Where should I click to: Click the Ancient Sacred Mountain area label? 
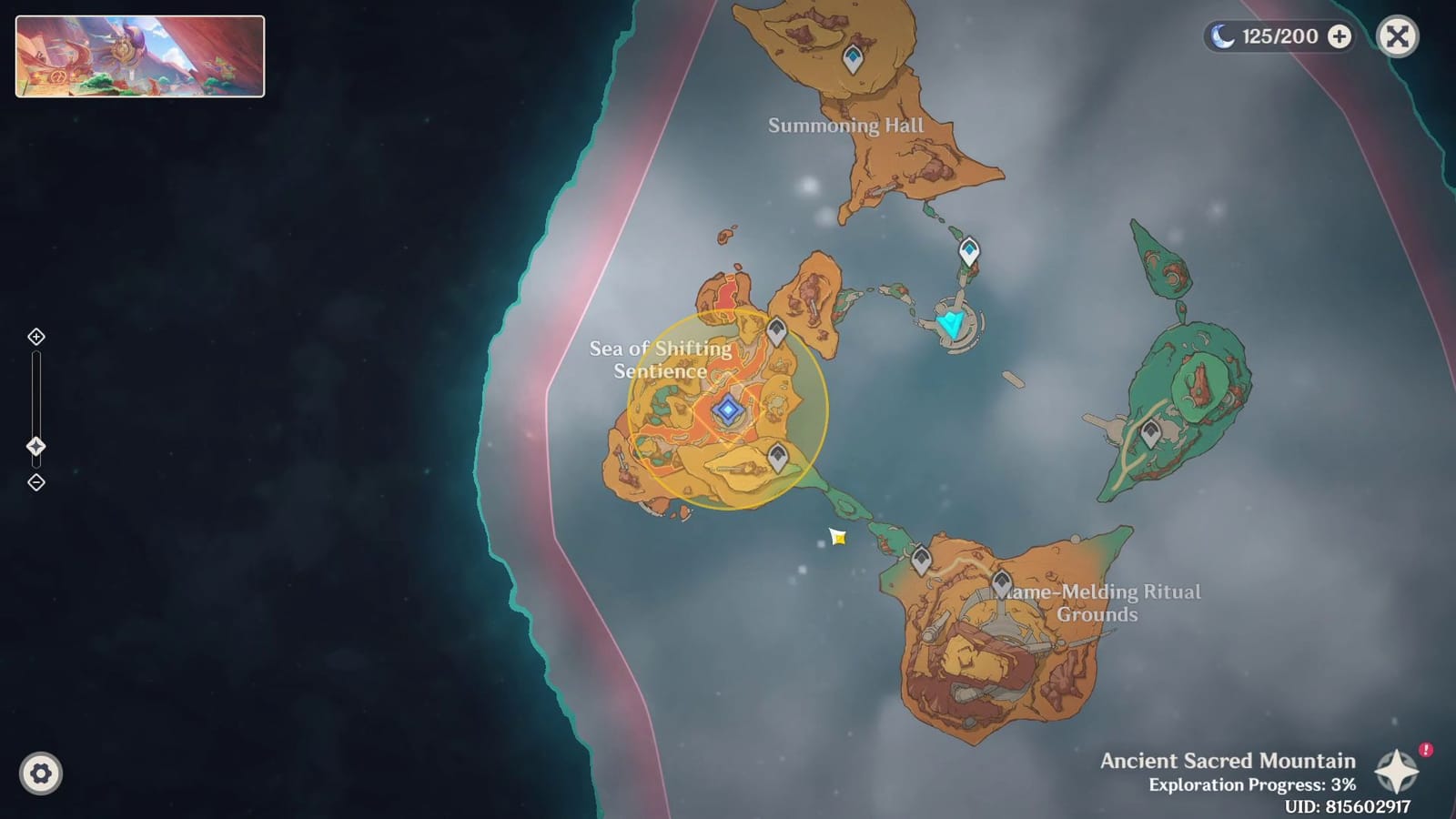(x=1227, y=761)
